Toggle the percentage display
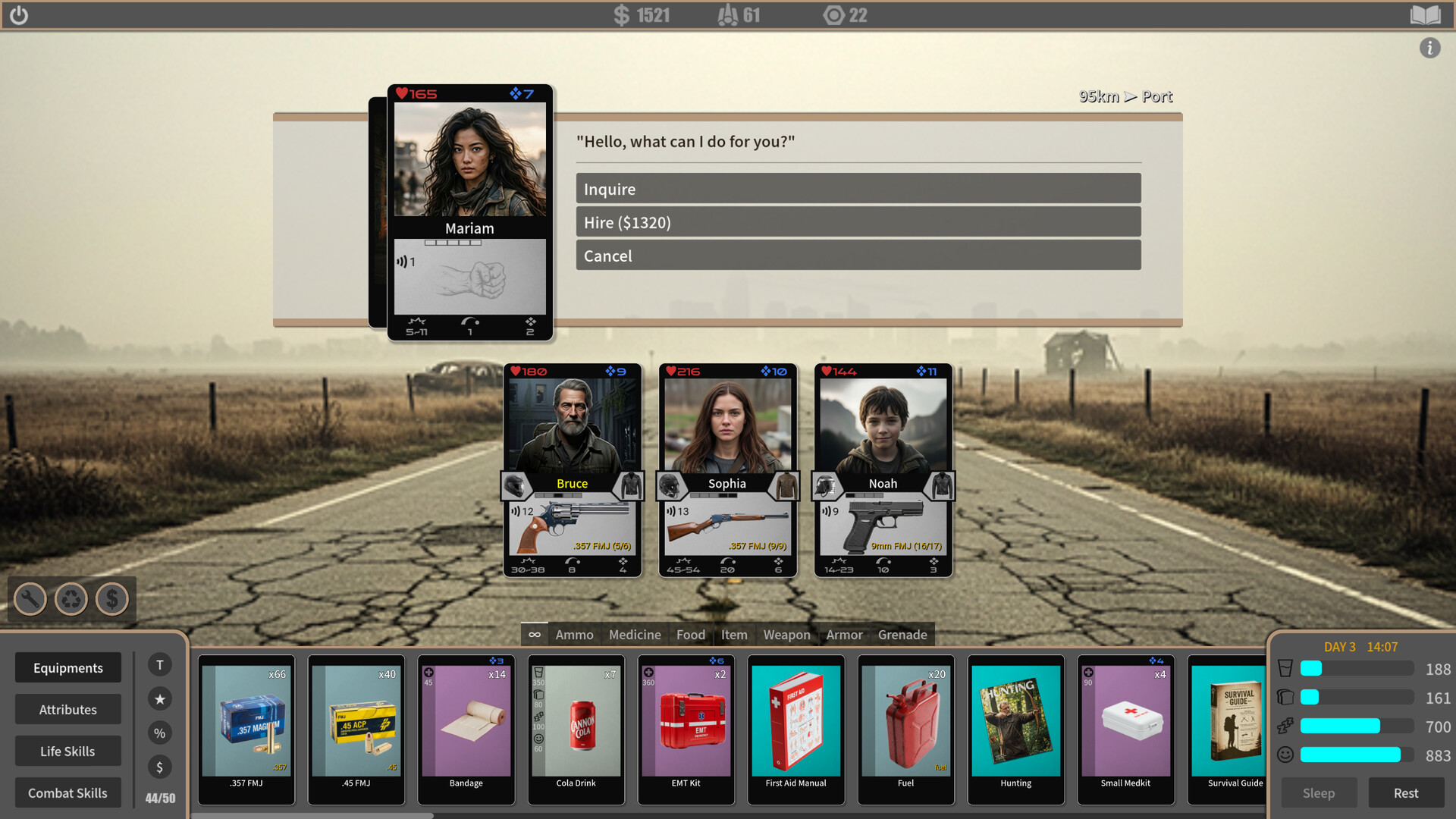 click(159, 733)
